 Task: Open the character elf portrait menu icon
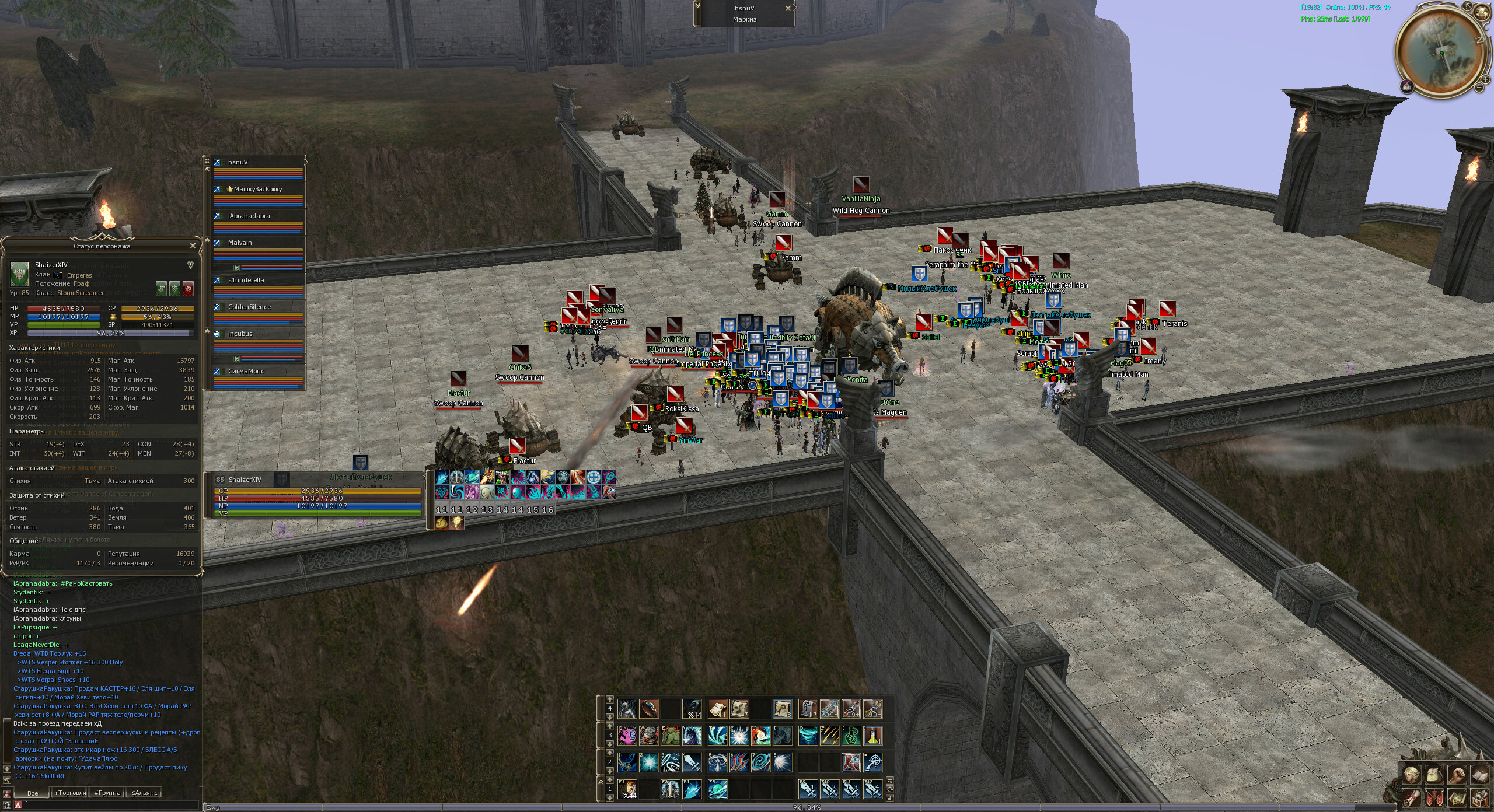pyautogui.click(x=1412, y=775)
